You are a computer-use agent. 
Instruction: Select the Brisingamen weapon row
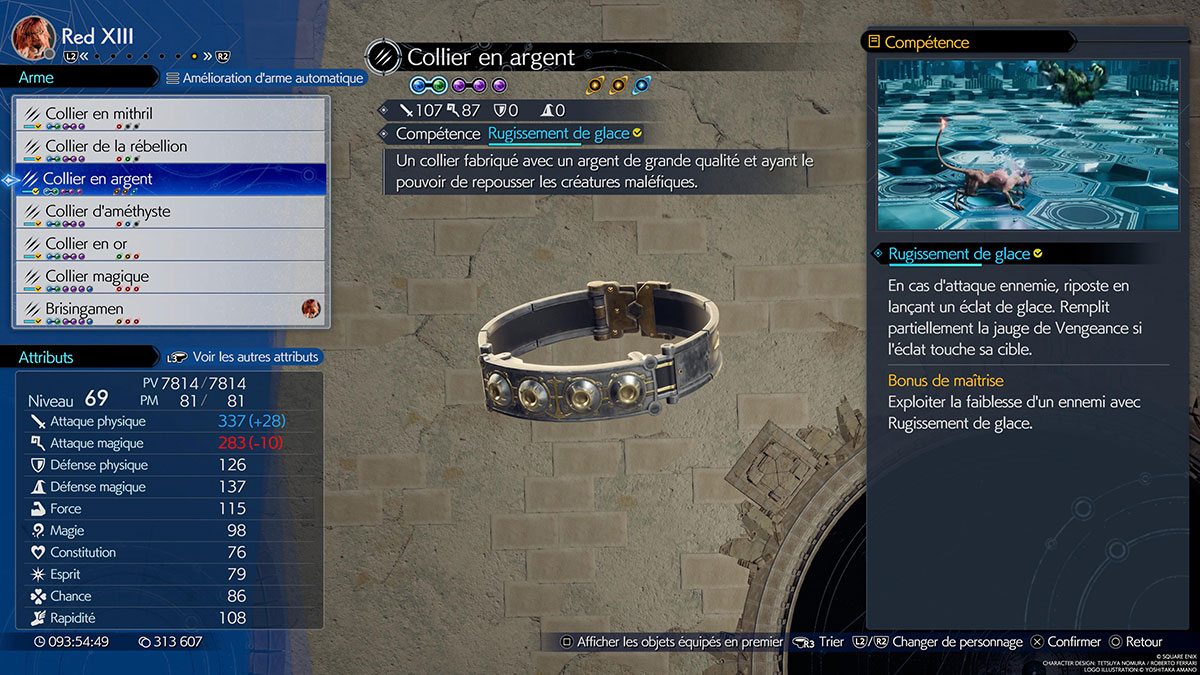tap(170, 310)
